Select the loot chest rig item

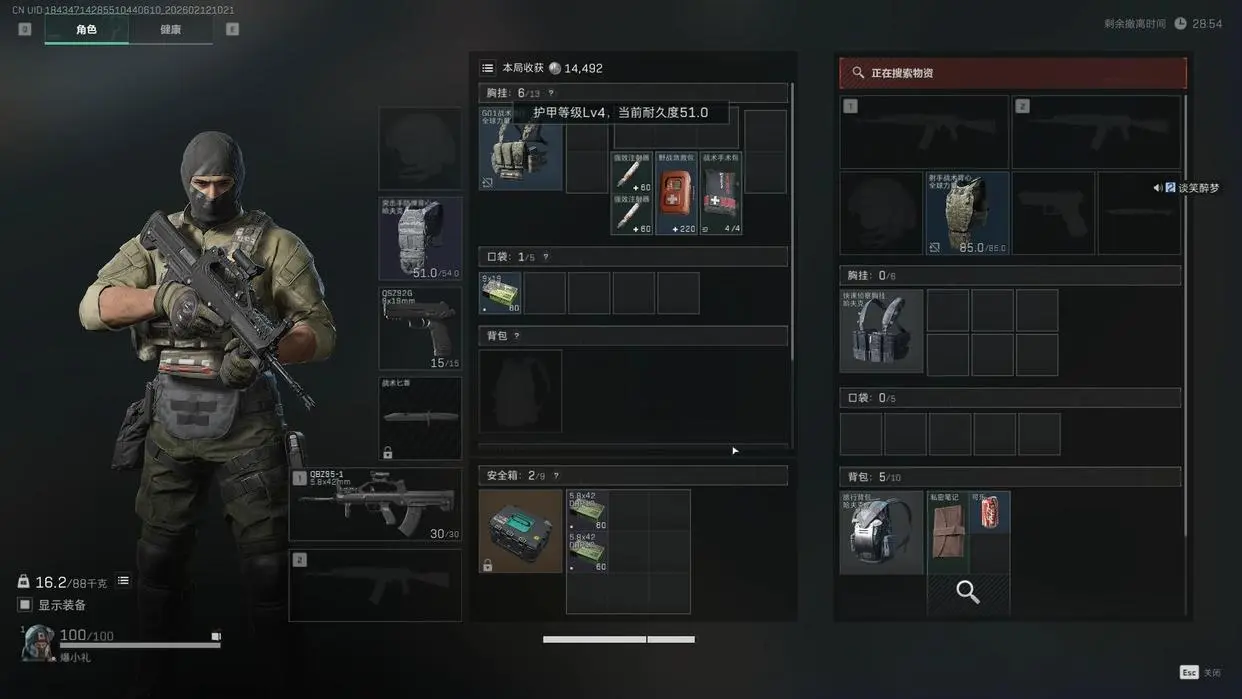click(x=881, y=332)
